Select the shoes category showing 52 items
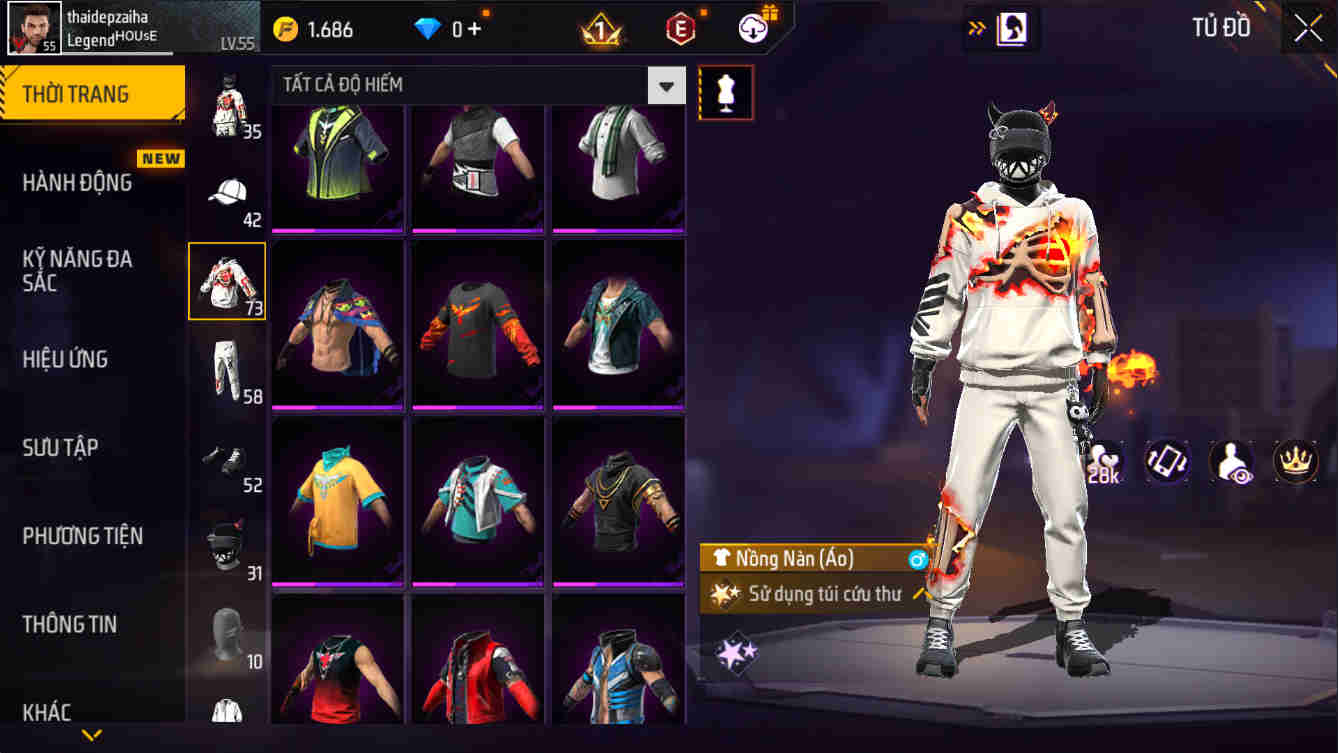 (227, 459)
